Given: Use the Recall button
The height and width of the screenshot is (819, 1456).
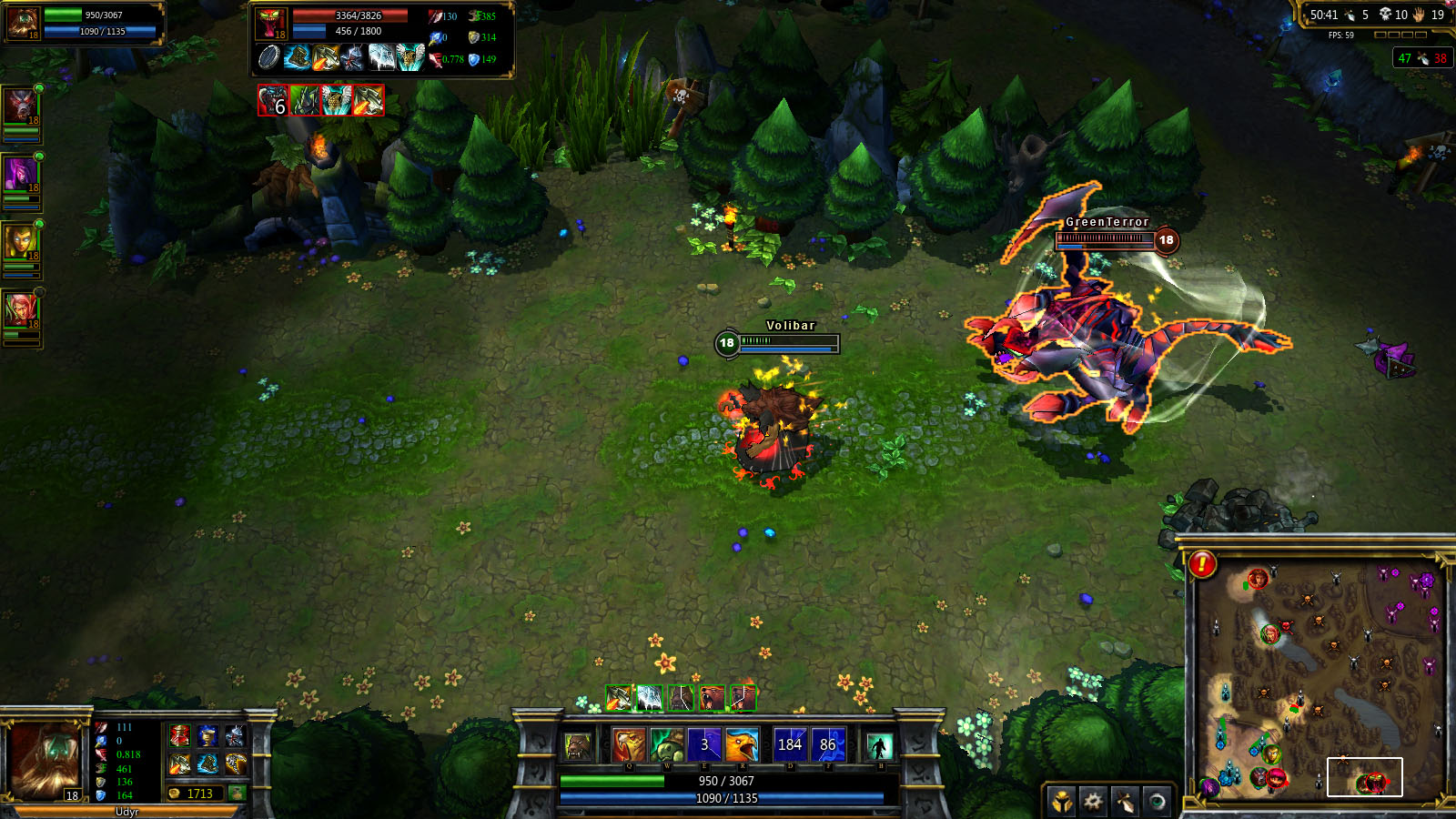Looking at the screenshot, I should (x=879, y=747).
